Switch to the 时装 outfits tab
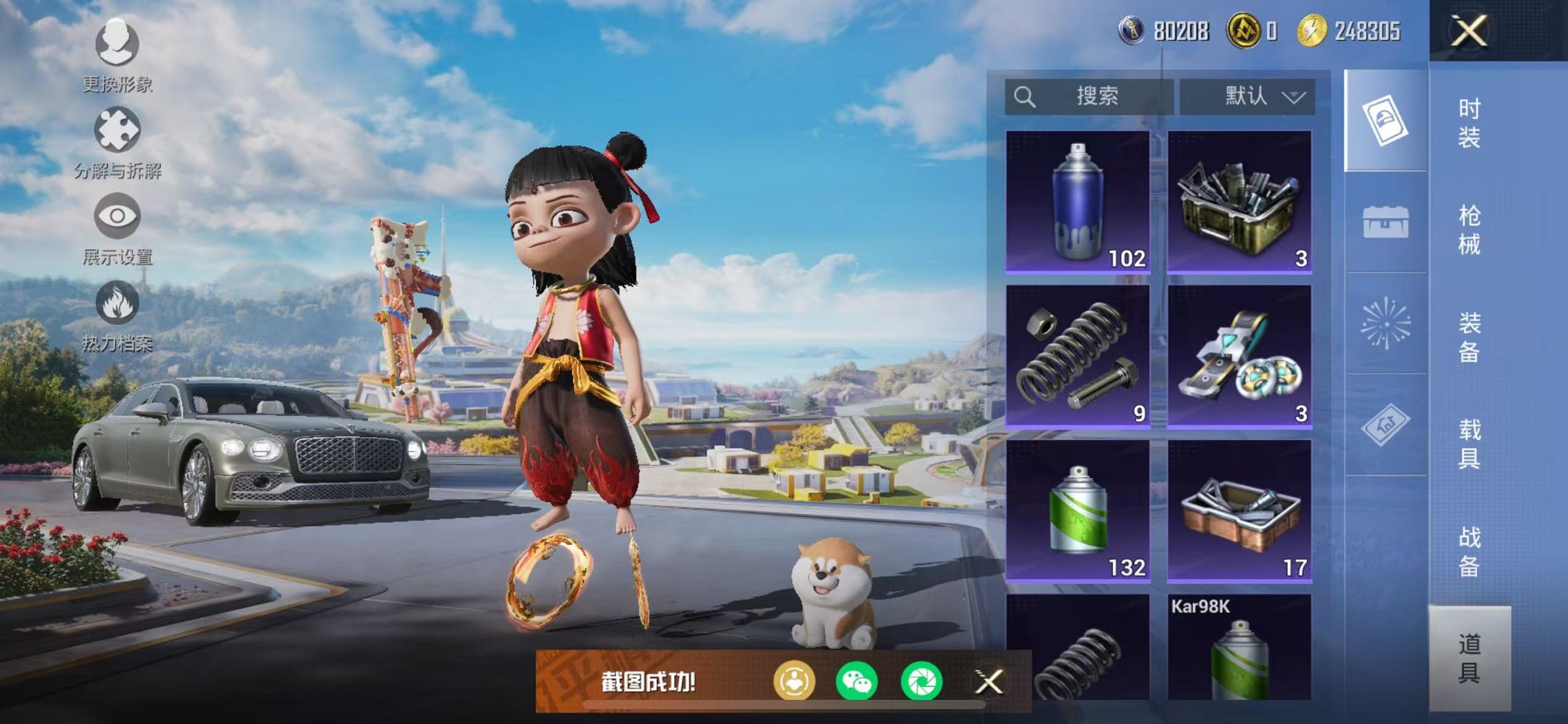This screenshot has height=724, width=1568. click(1469, 122)
